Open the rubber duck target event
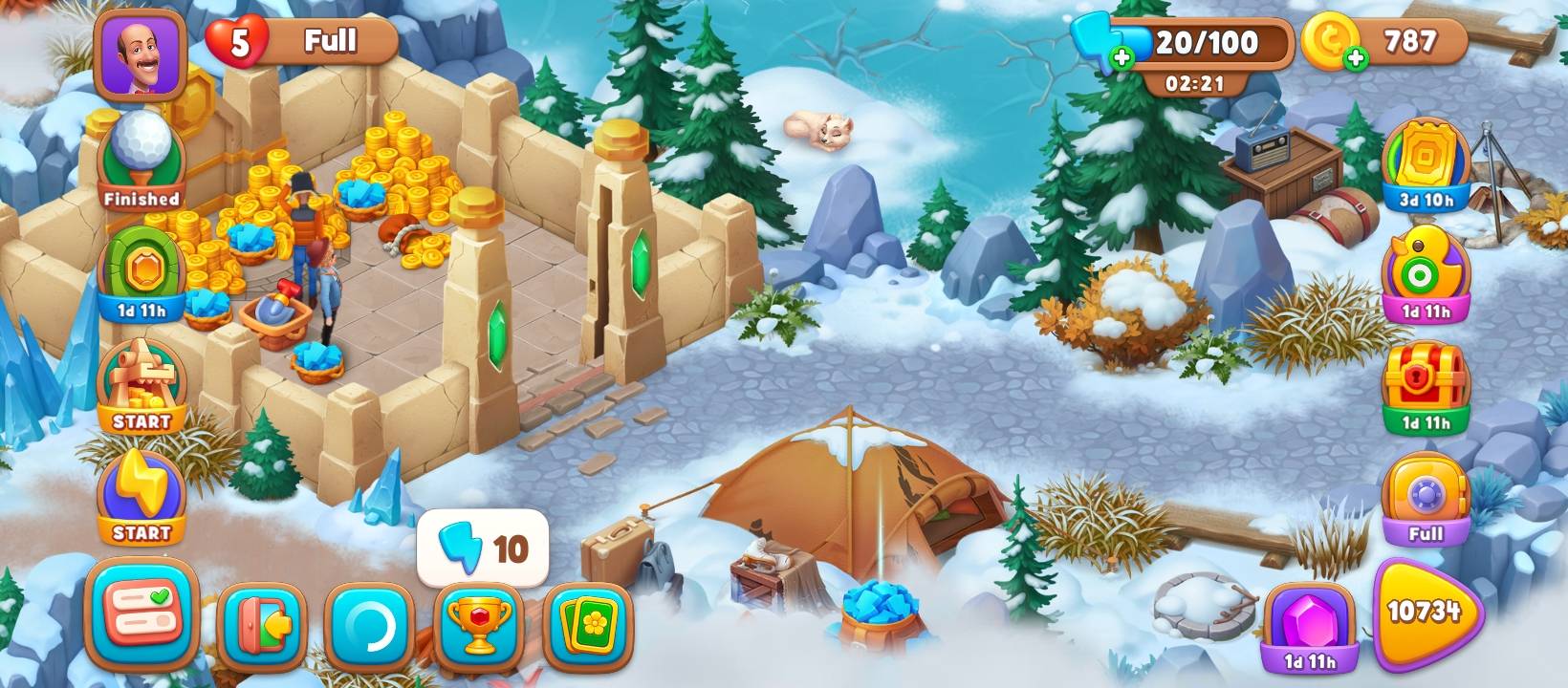 tap(1426, 275)
